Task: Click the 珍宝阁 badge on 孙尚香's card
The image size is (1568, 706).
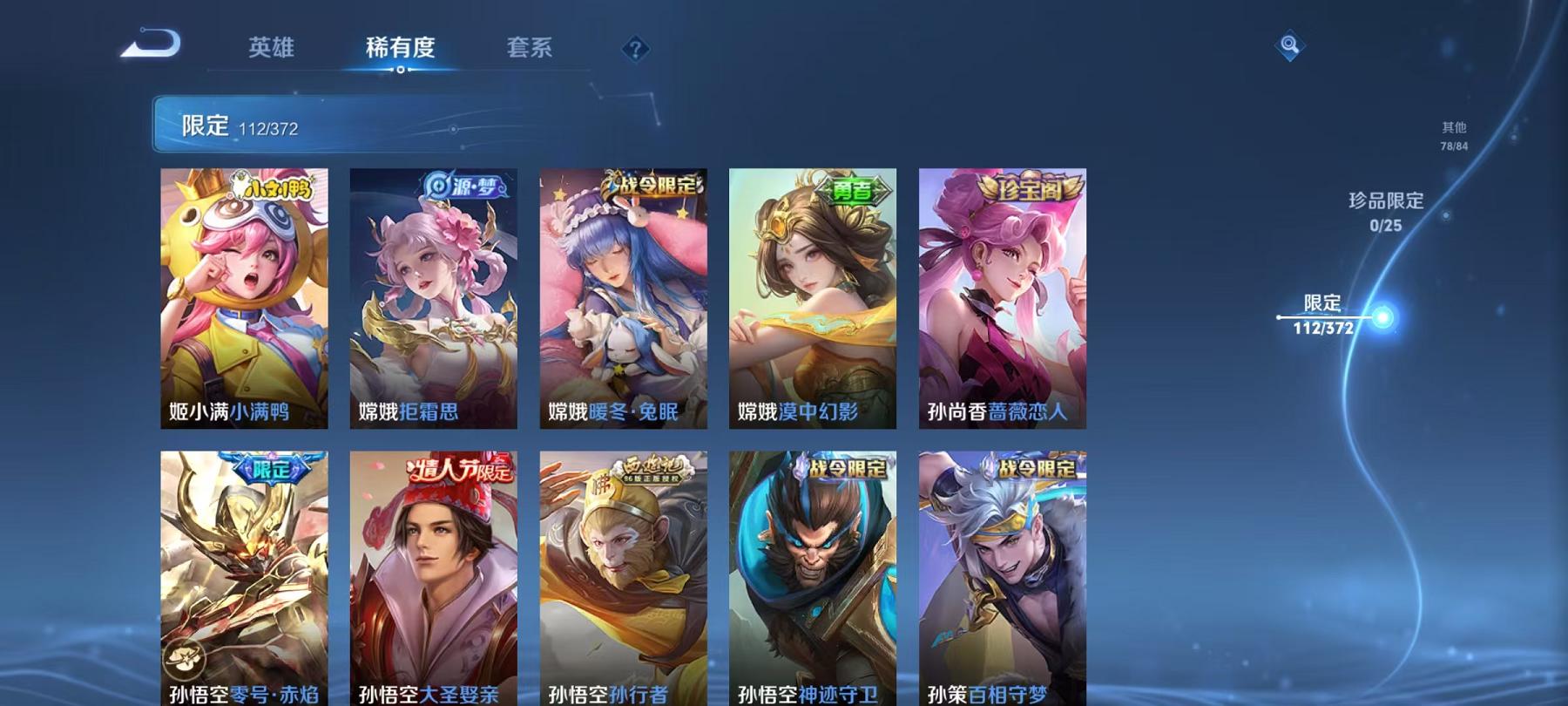Action: pyautogui.click(x=1026, y=187)
